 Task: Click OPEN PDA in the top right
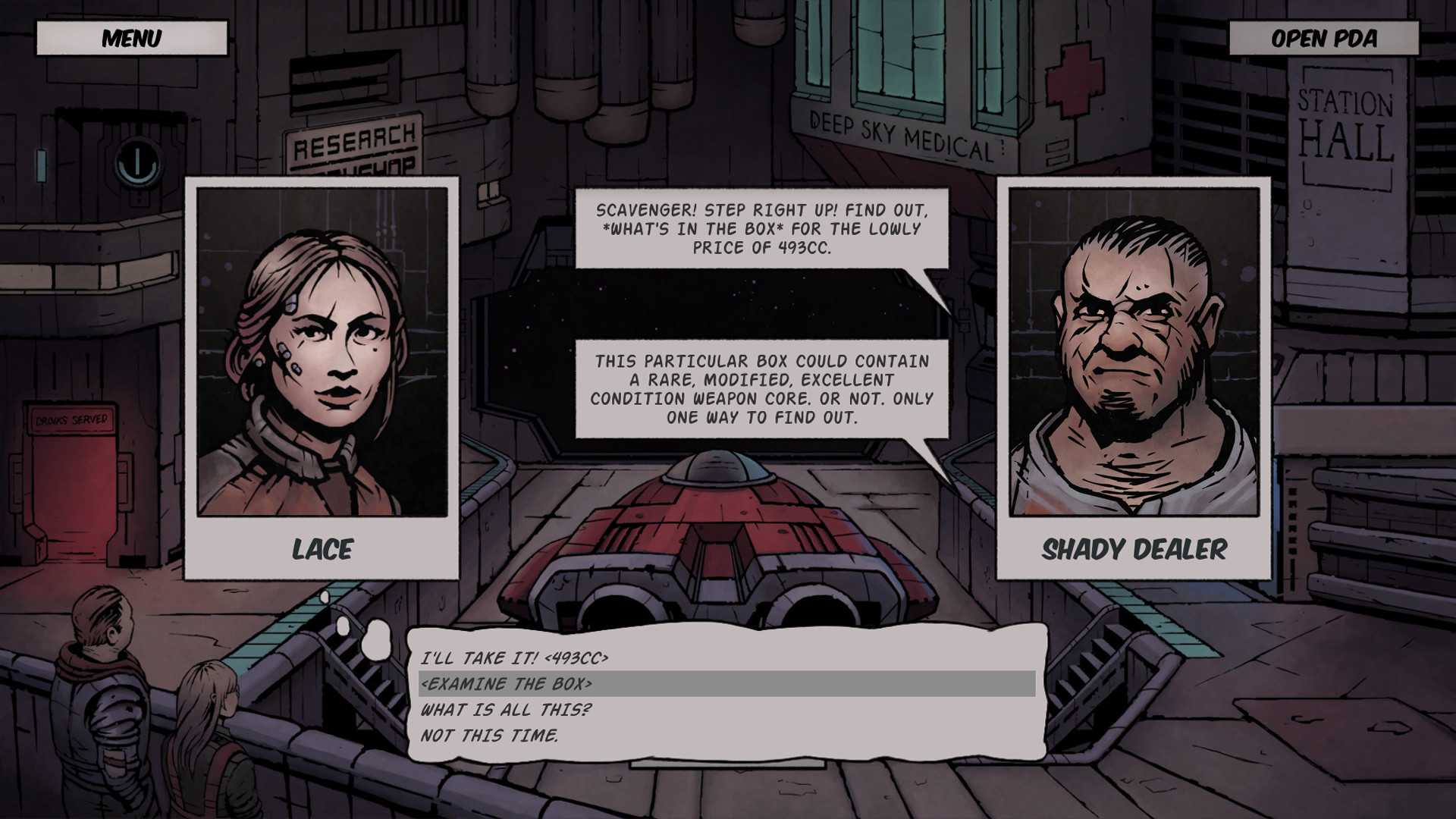(x=1323, y=39)
